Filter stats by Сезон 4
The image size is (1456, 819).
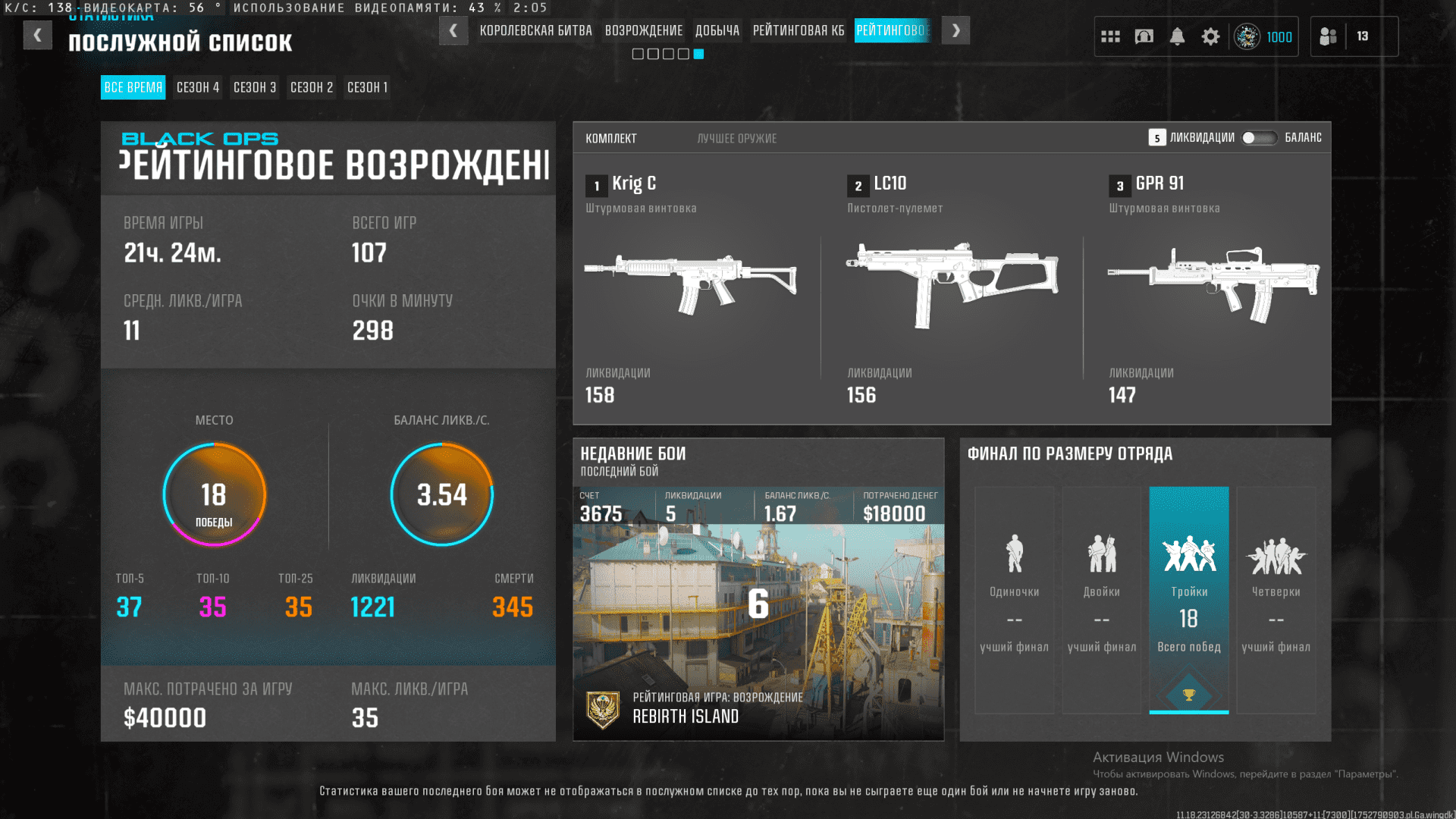(198, 87)
